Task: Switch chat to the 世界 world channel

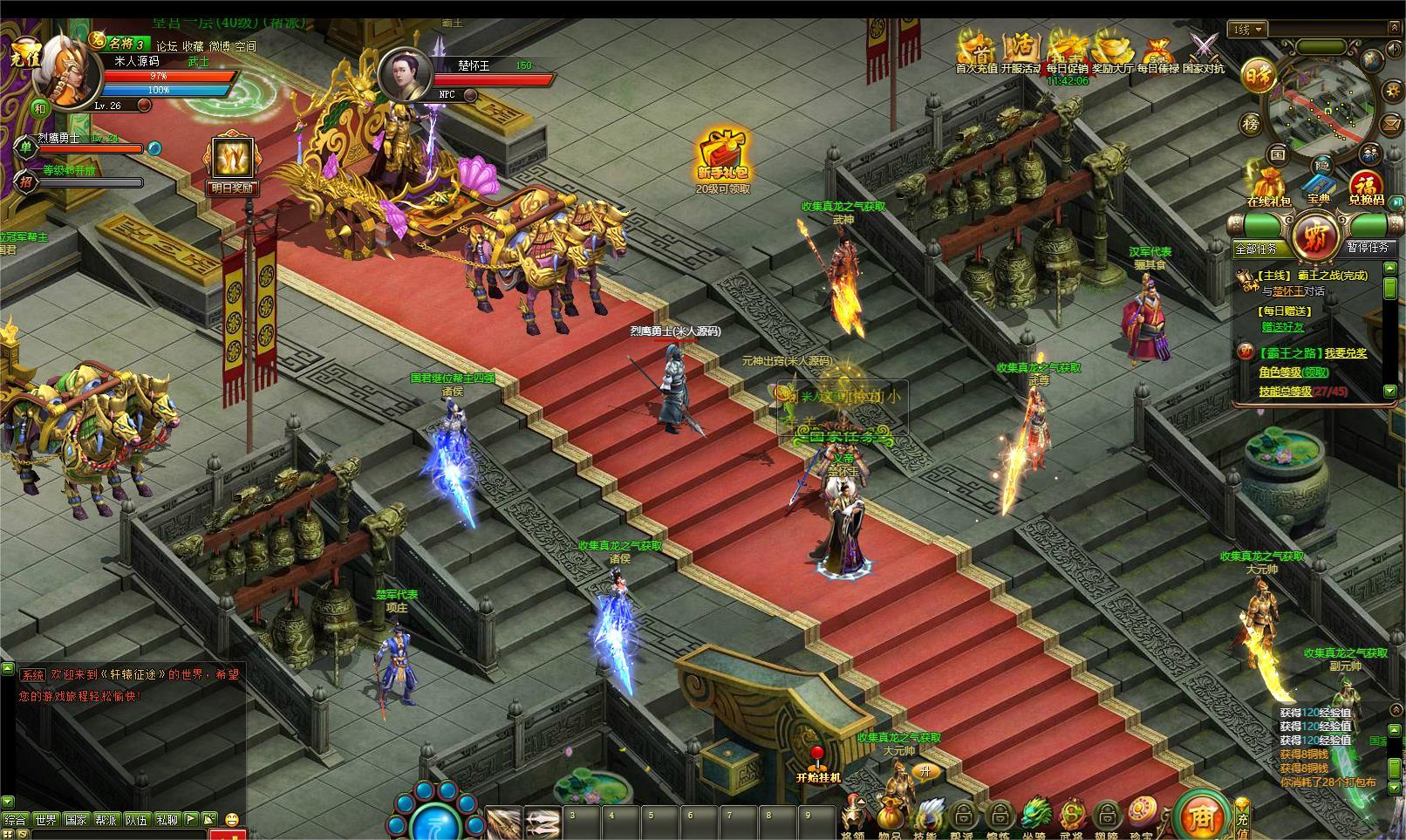Action: point(45,820)
